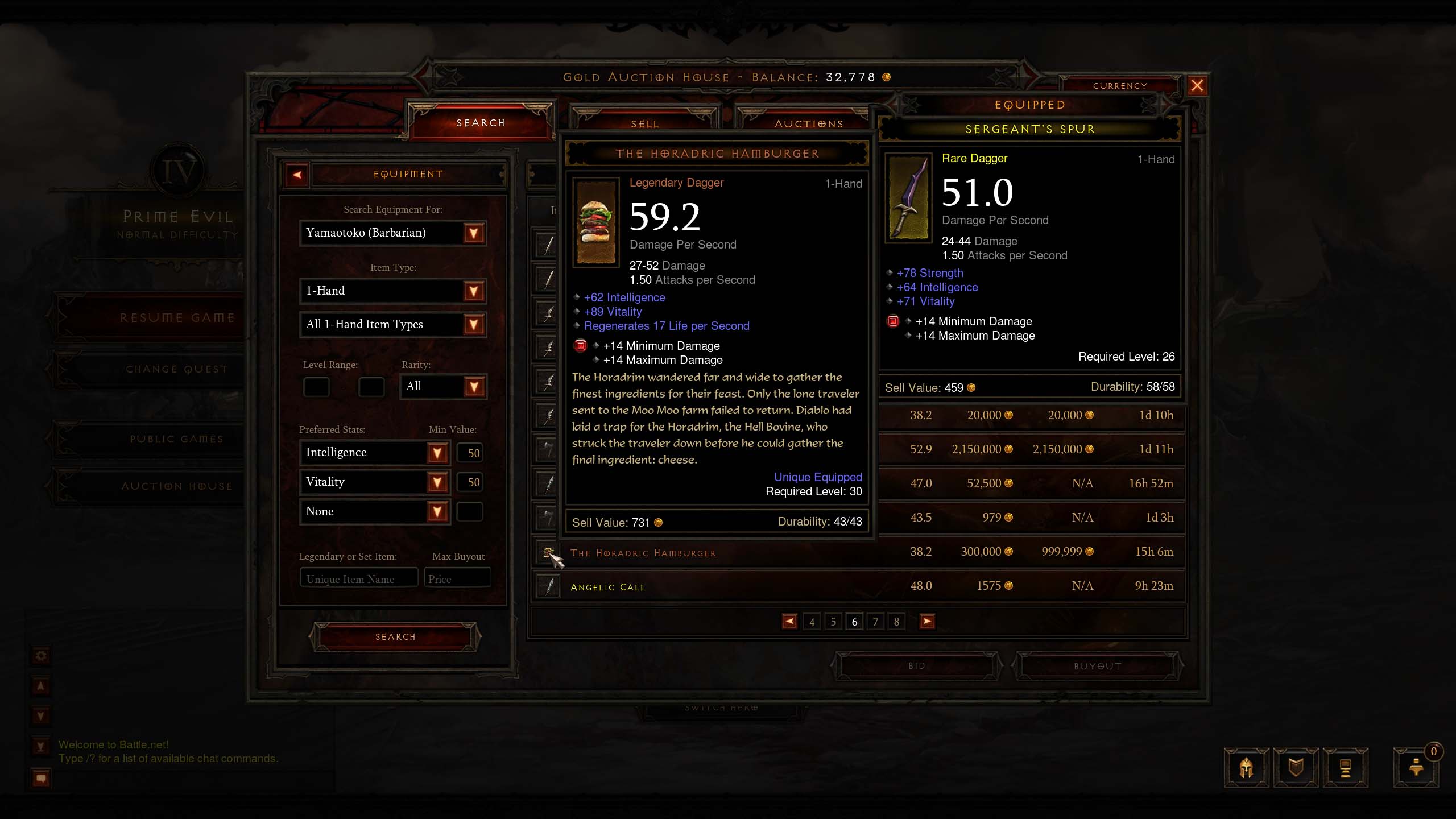Close the auction house window
The image size is (1456, 819).
click(1197, 86)
